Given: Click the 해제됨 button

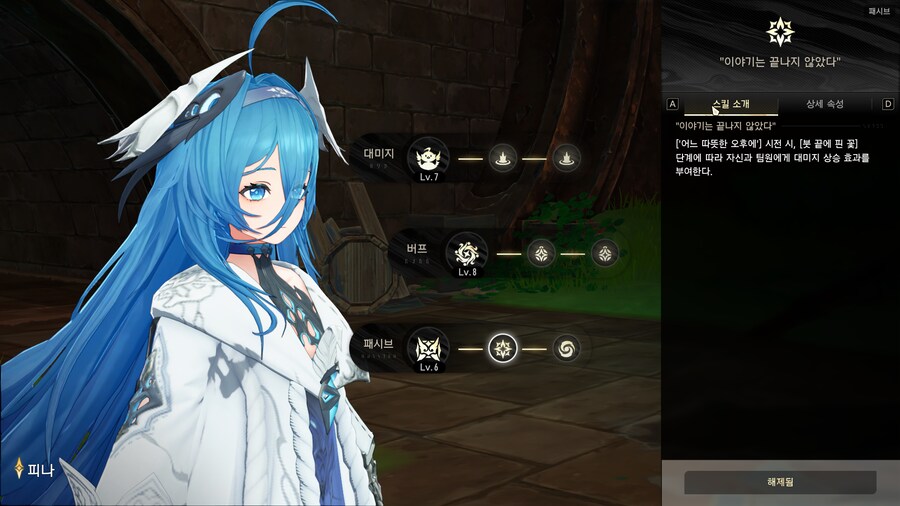Looking at the screenshot, I should [780, 482].
